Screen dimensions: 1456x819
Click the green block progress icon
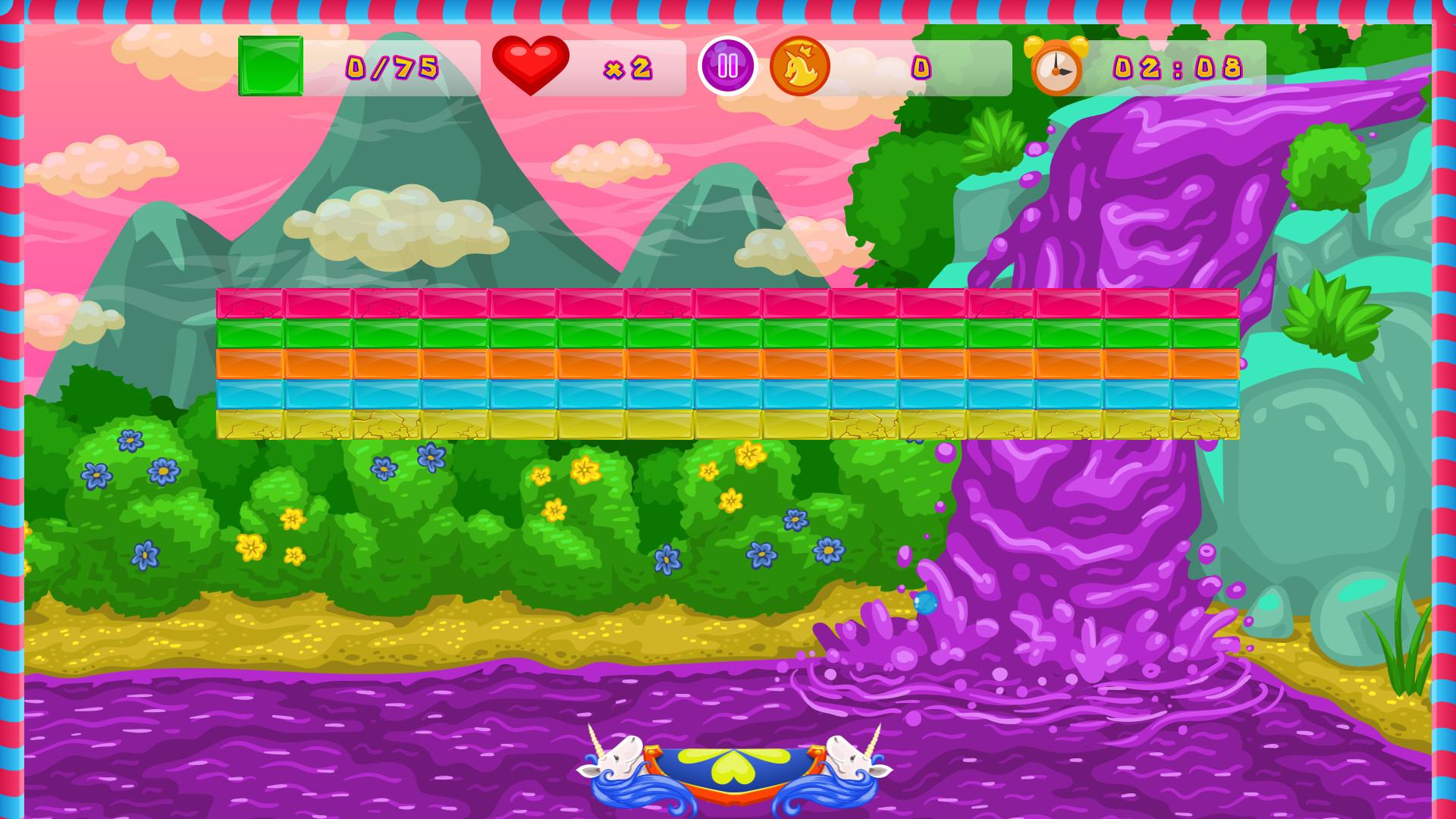coord(269,67)
